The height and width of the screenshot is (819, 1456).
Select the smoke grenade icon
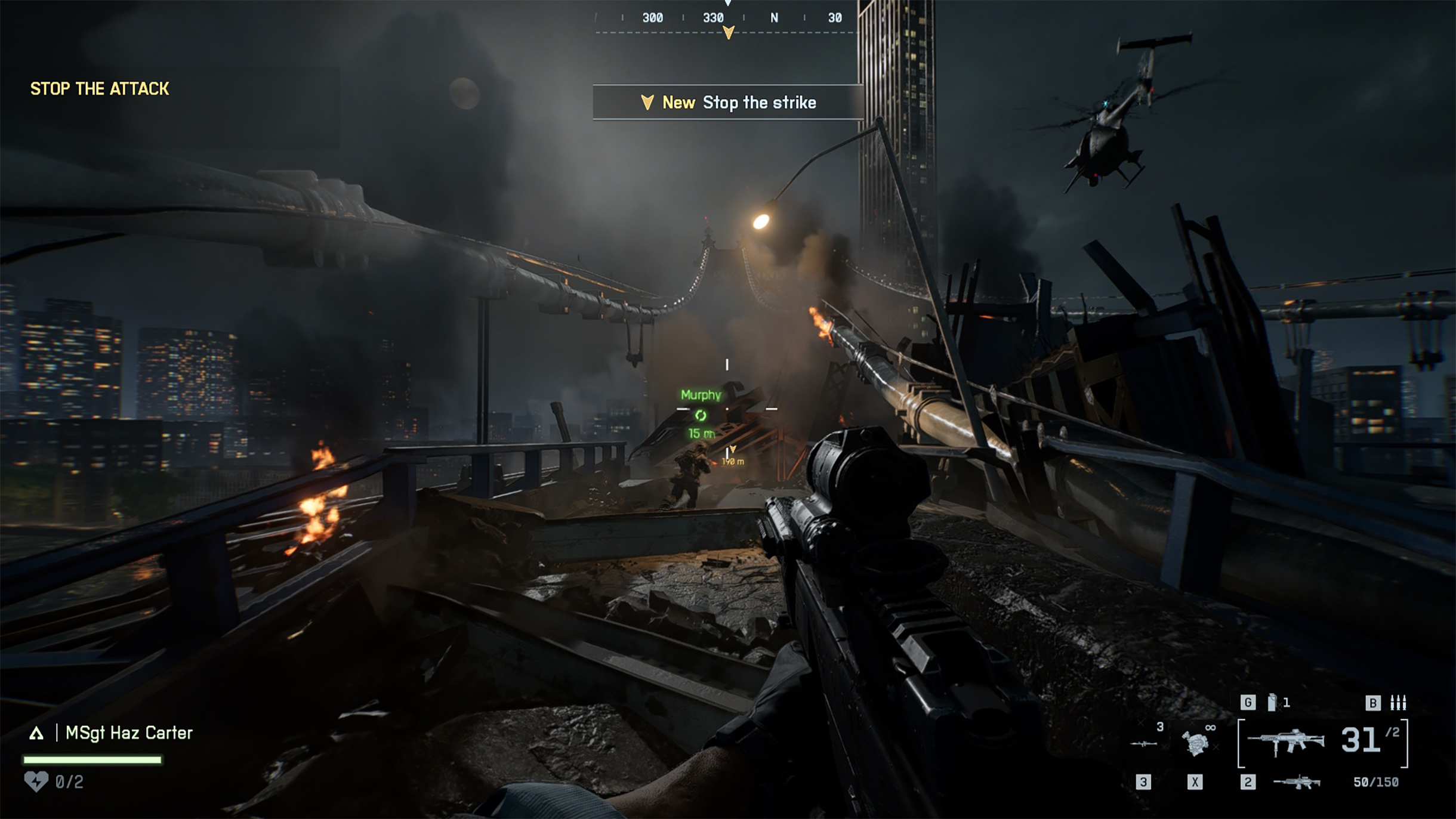click(1272, 703)
